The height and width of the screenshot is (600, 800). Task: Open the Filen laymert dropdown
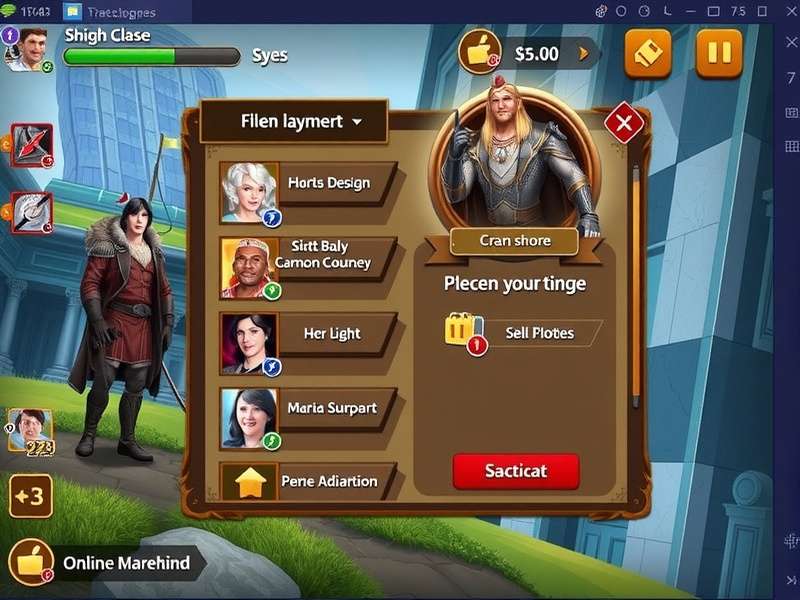coord(293,122)
